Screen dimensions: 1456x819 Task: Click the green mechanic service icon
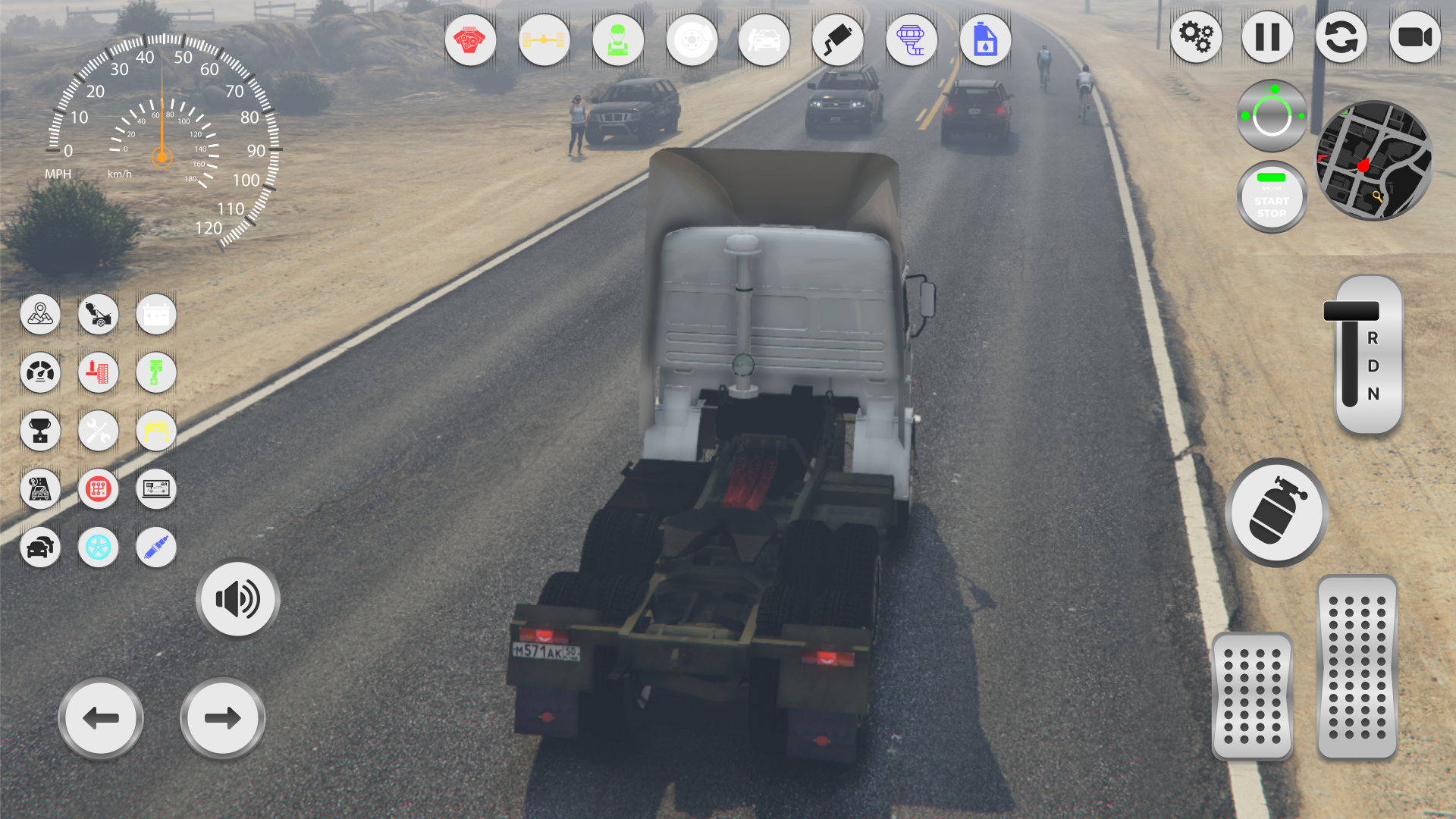pyautogui.click(x=618, y=39)
